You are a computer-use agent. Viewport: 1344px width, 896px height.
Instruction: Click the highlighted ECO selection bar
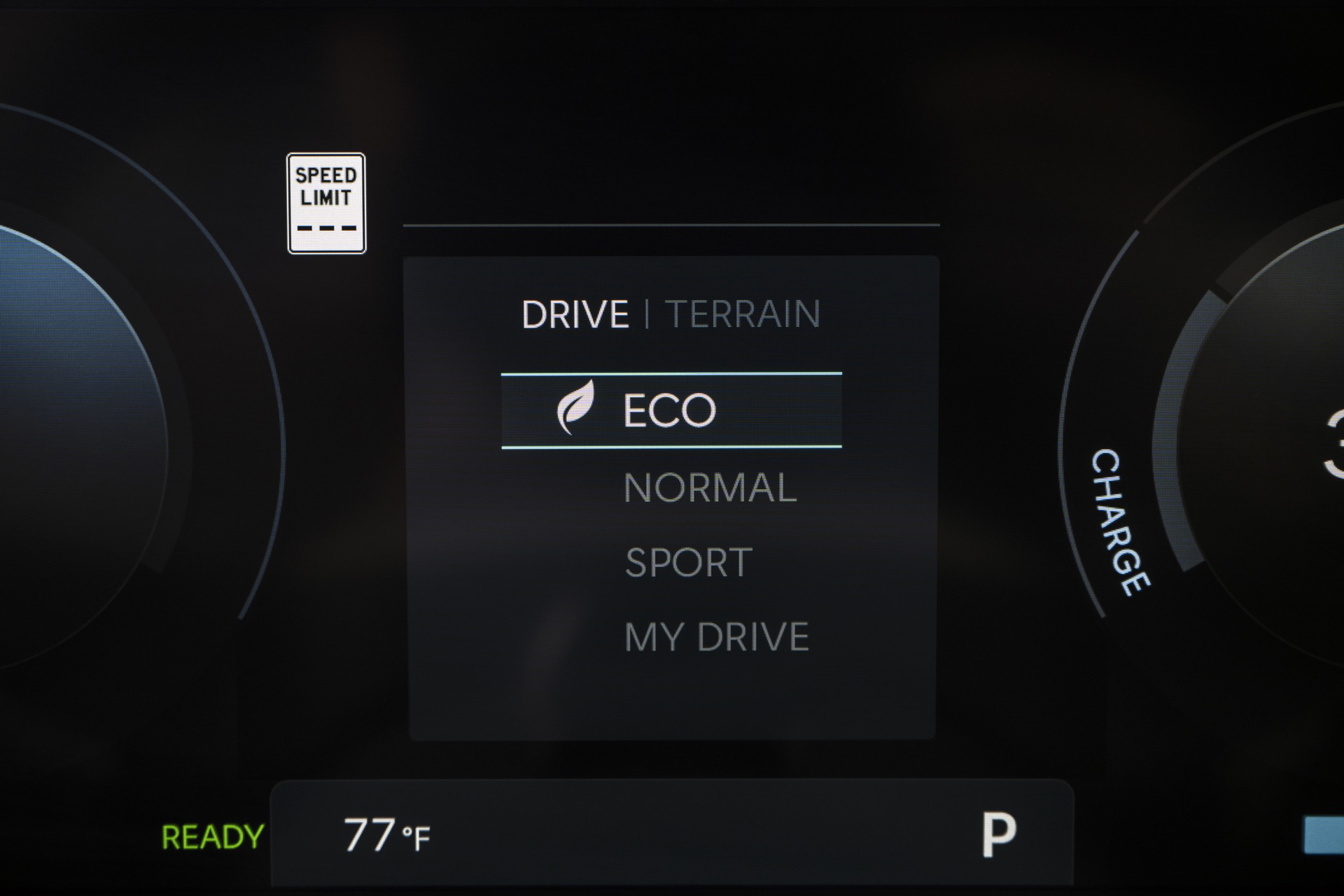(671, 410)
